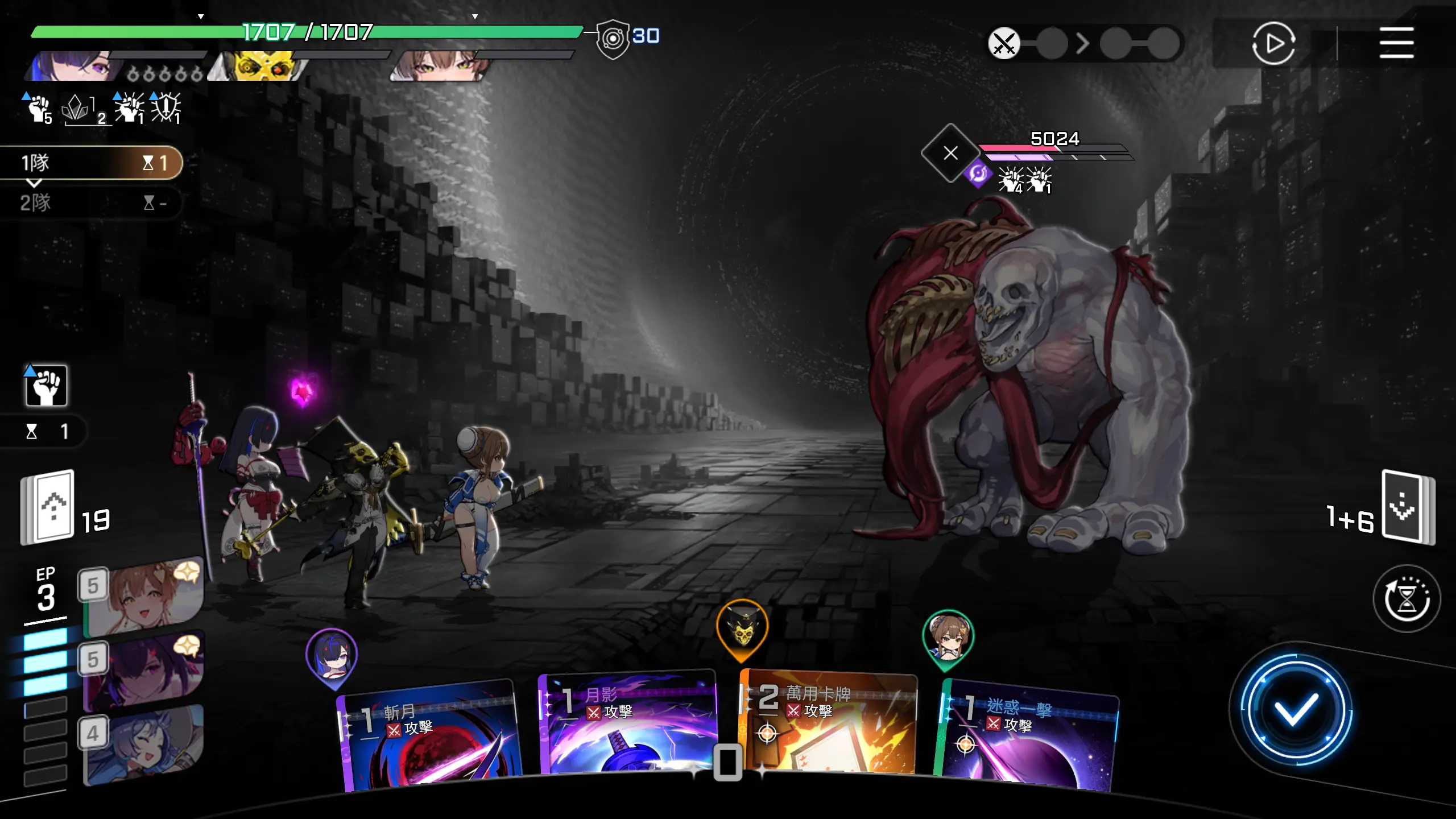Use the orange-haired girl's 5 EP skill
1456x819 pixels.
(145, 597)
